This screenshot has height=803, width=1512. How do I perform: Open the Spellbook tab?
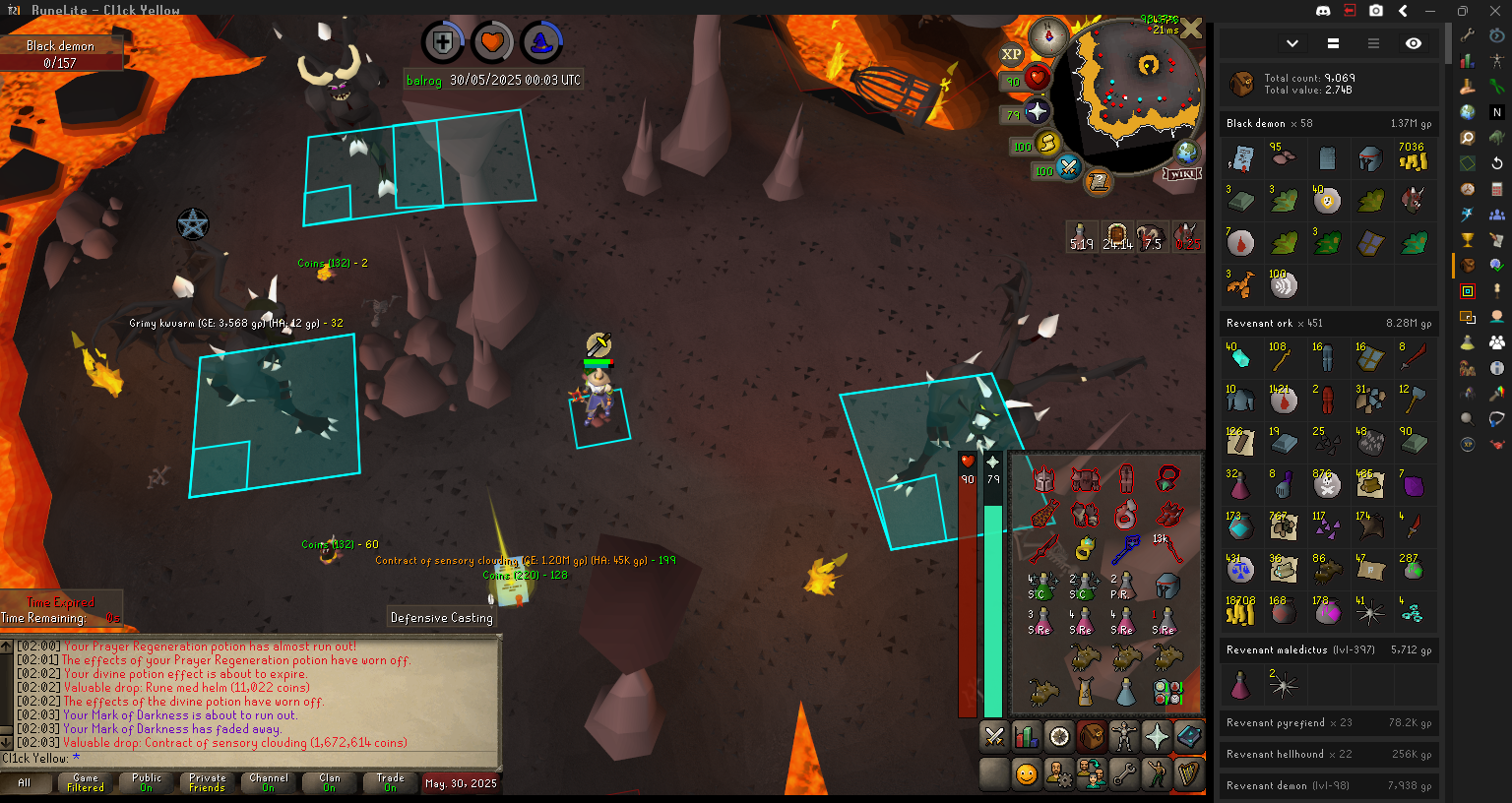point(1188,736)
